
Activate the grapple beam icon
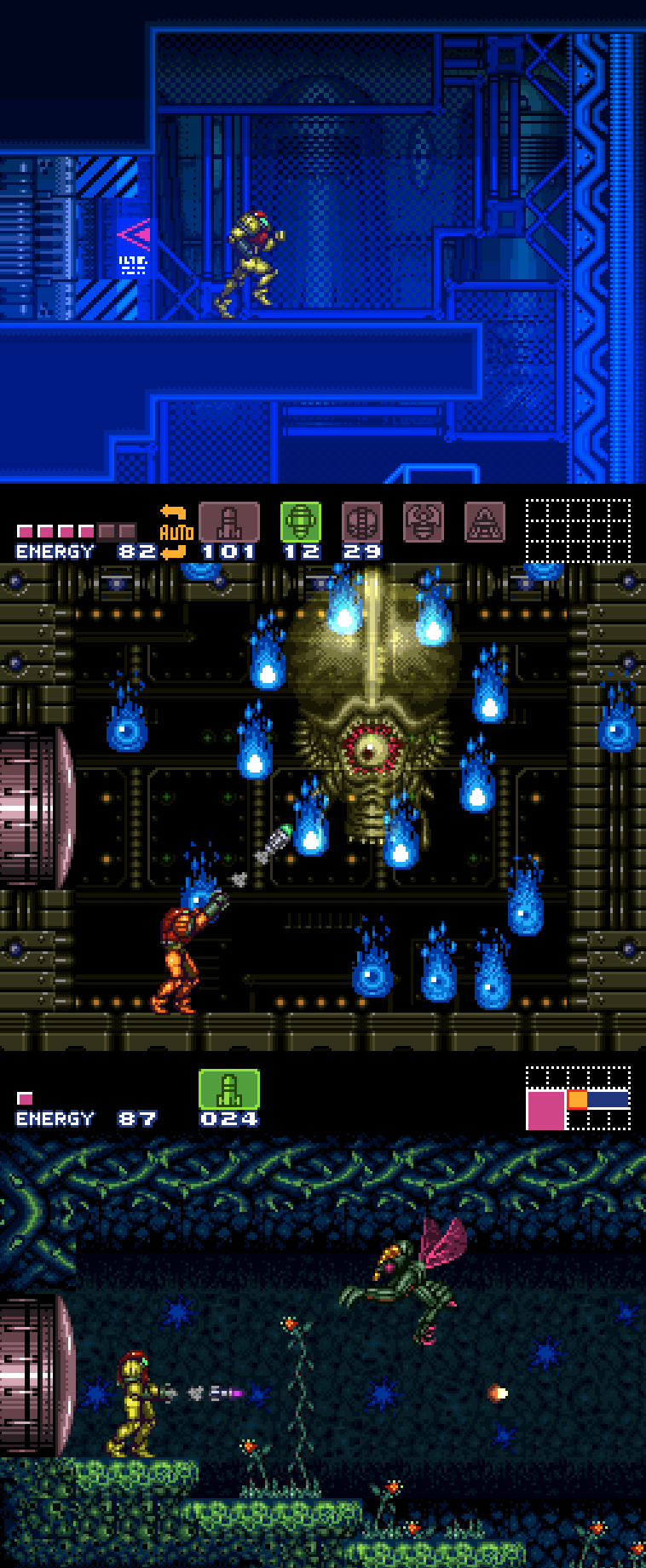coord(423,522)
